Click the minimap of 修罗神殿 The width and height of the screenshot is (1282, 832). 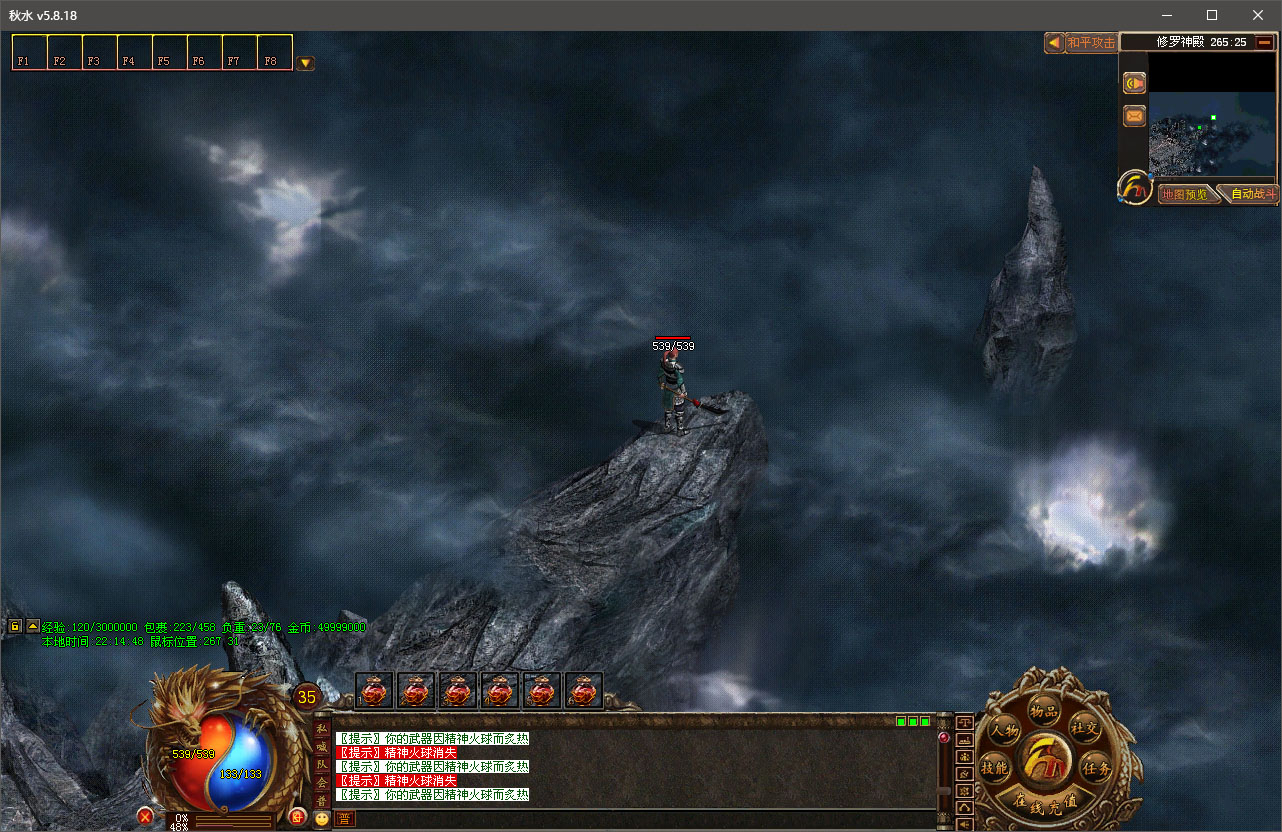pyautogui.click(x=1212, y=120)
